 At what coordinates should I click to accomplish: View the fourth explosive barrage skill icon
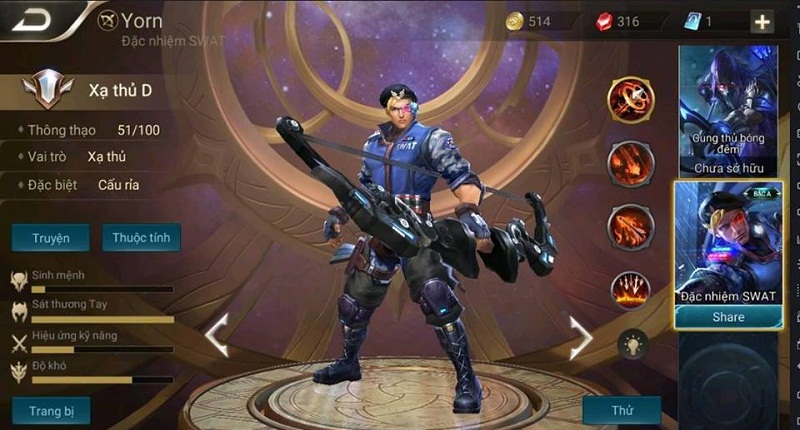click(631, 290)
